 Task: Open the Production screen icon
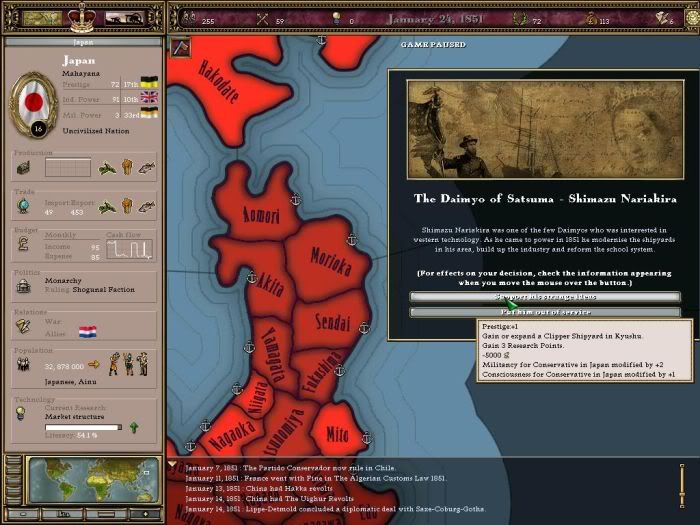point(23,168)
